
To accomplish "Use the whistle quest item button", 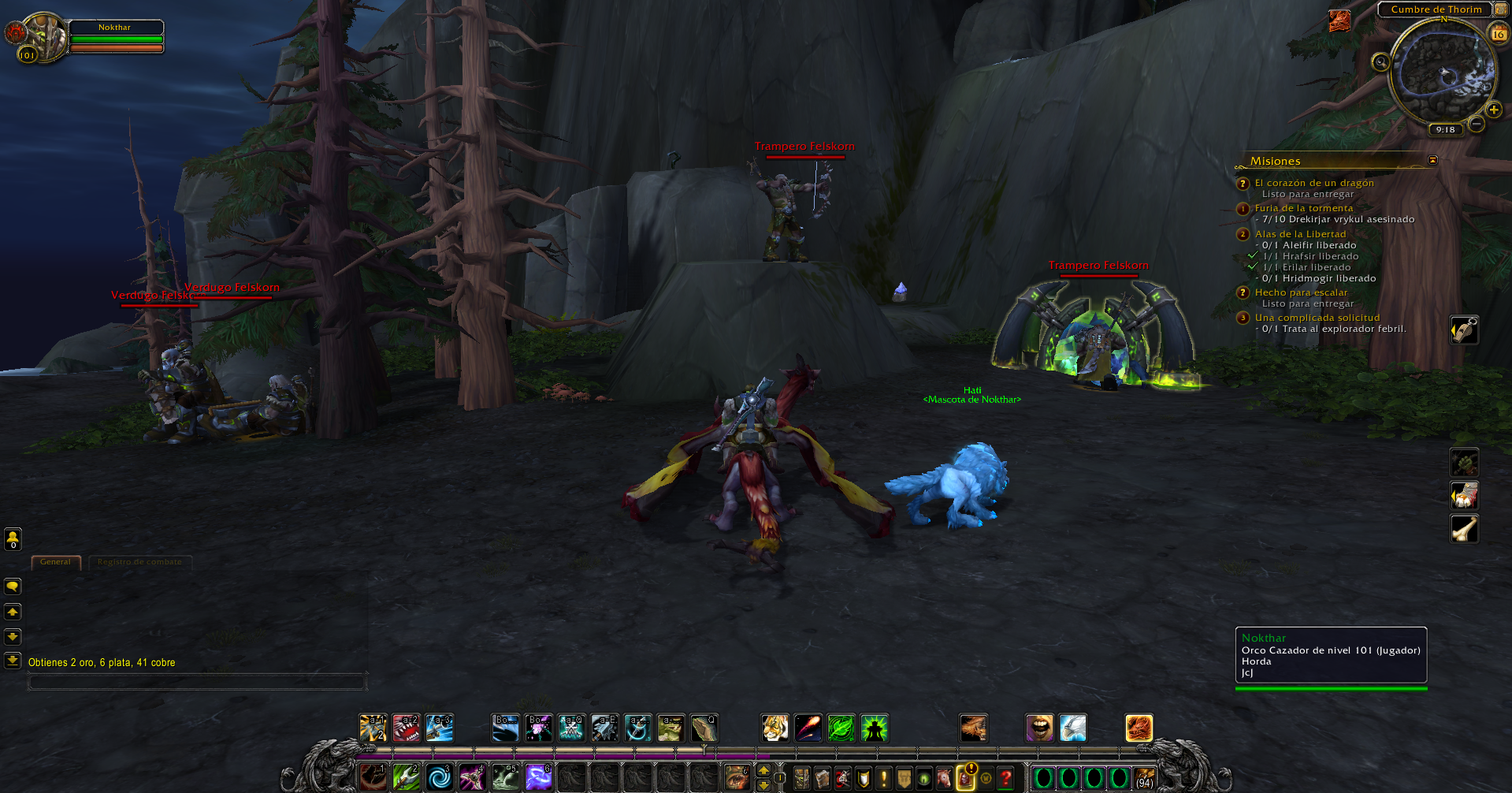I will (x=1464, y=329).
